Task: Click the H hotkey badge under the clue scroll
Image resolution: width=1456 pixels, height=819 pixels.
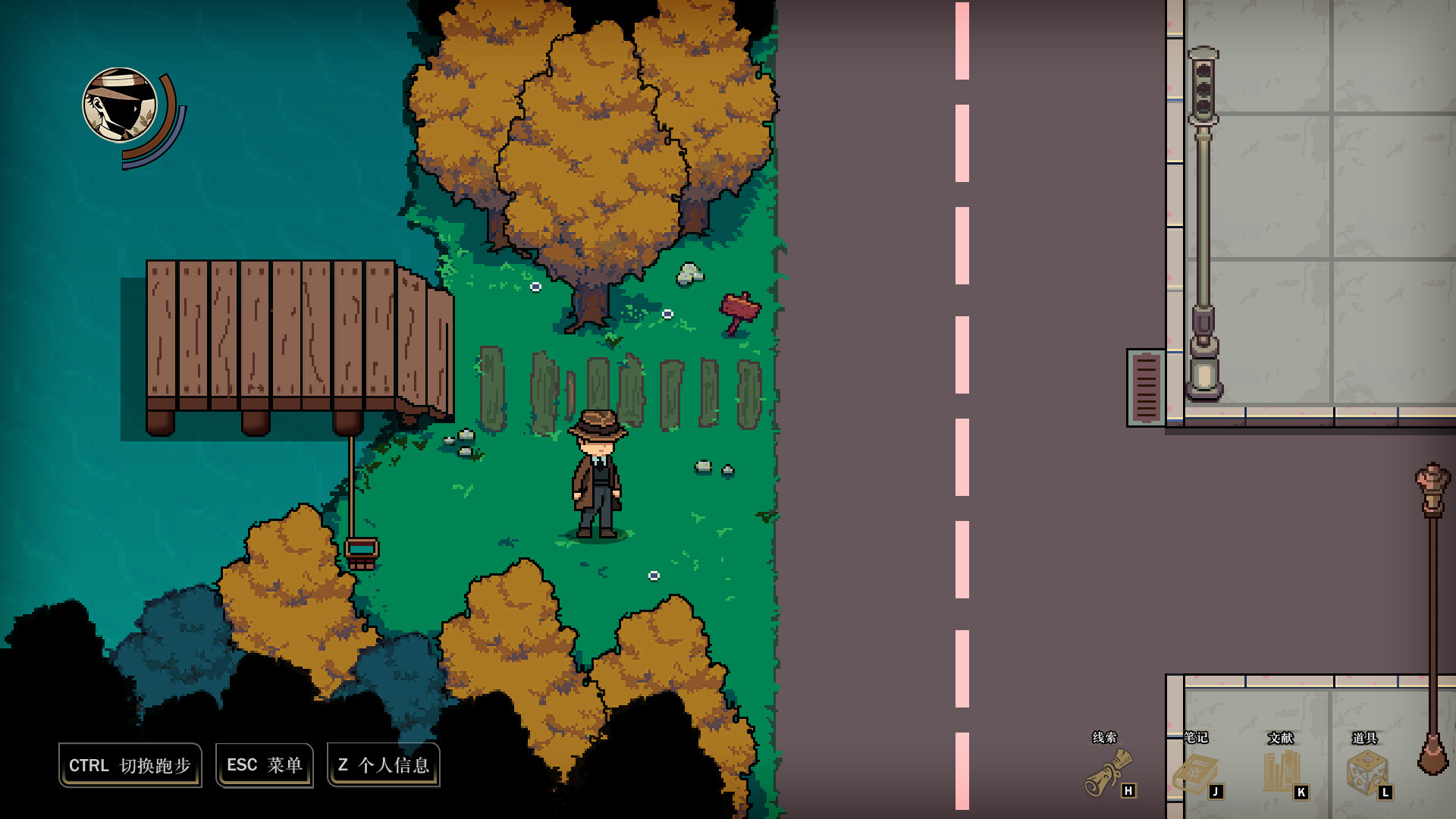Action: (x=1130, y=789)
